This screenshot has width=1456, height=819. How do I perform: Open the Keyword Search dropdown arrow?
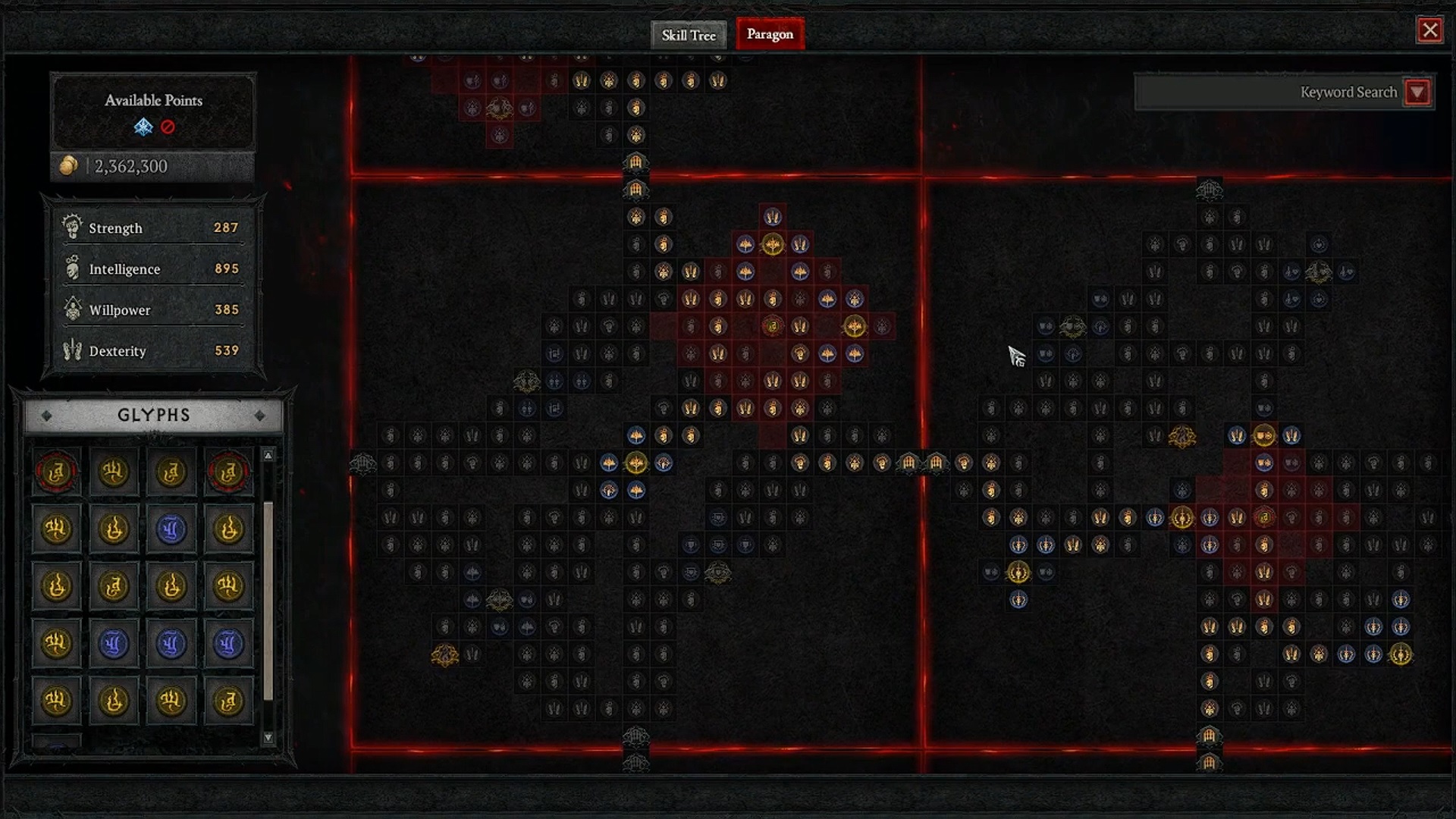tap(1417, 92)
